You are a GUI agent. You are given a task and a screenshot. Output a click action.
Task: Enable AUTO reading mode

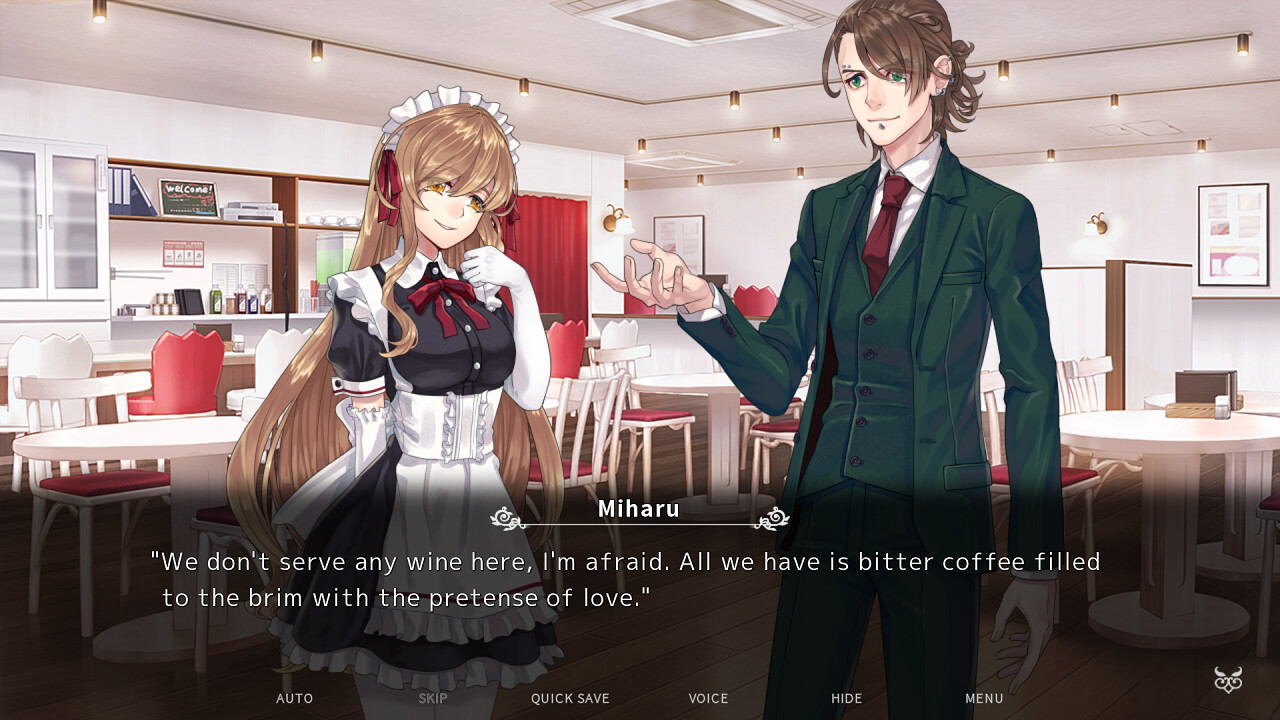coord(294,698)
